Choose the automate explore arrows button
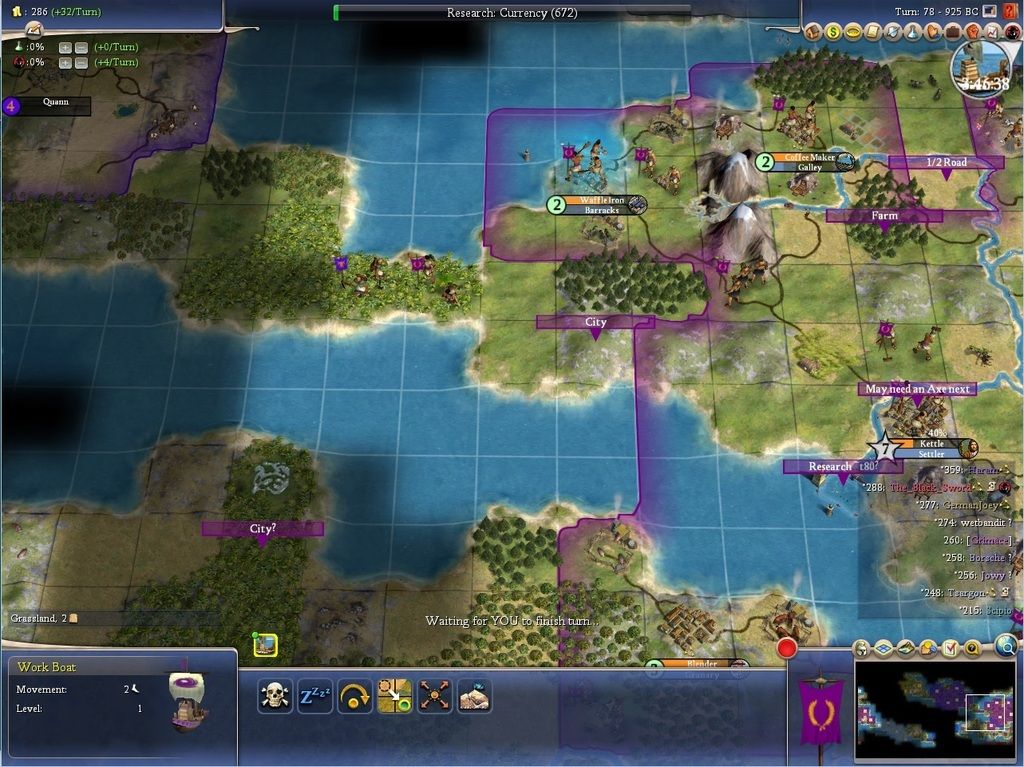Screen dimensions: 1024x767 (434, 695)
